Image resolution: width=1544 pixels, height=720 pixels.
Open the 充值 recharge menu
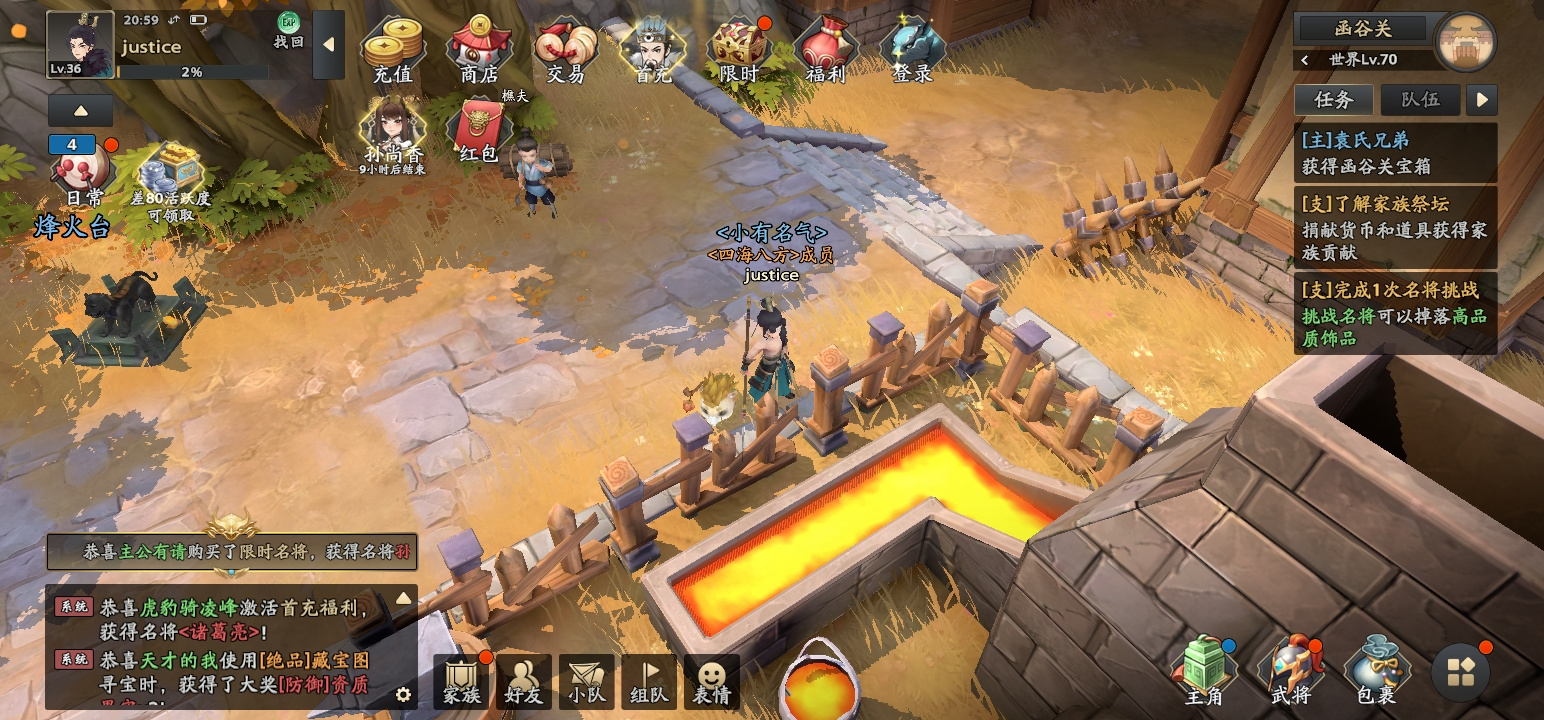pyautogui.click(x=392, y=50)
